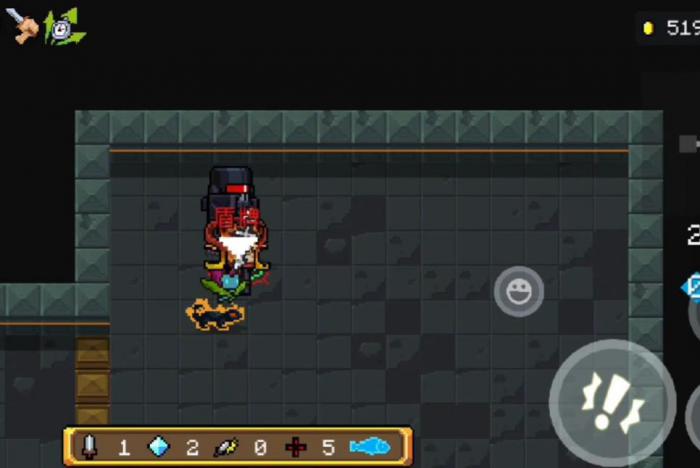Tap the smiley face emote button
Viewport: 700px width, 468px height.
pyautogui.click(x=518, y=292)
